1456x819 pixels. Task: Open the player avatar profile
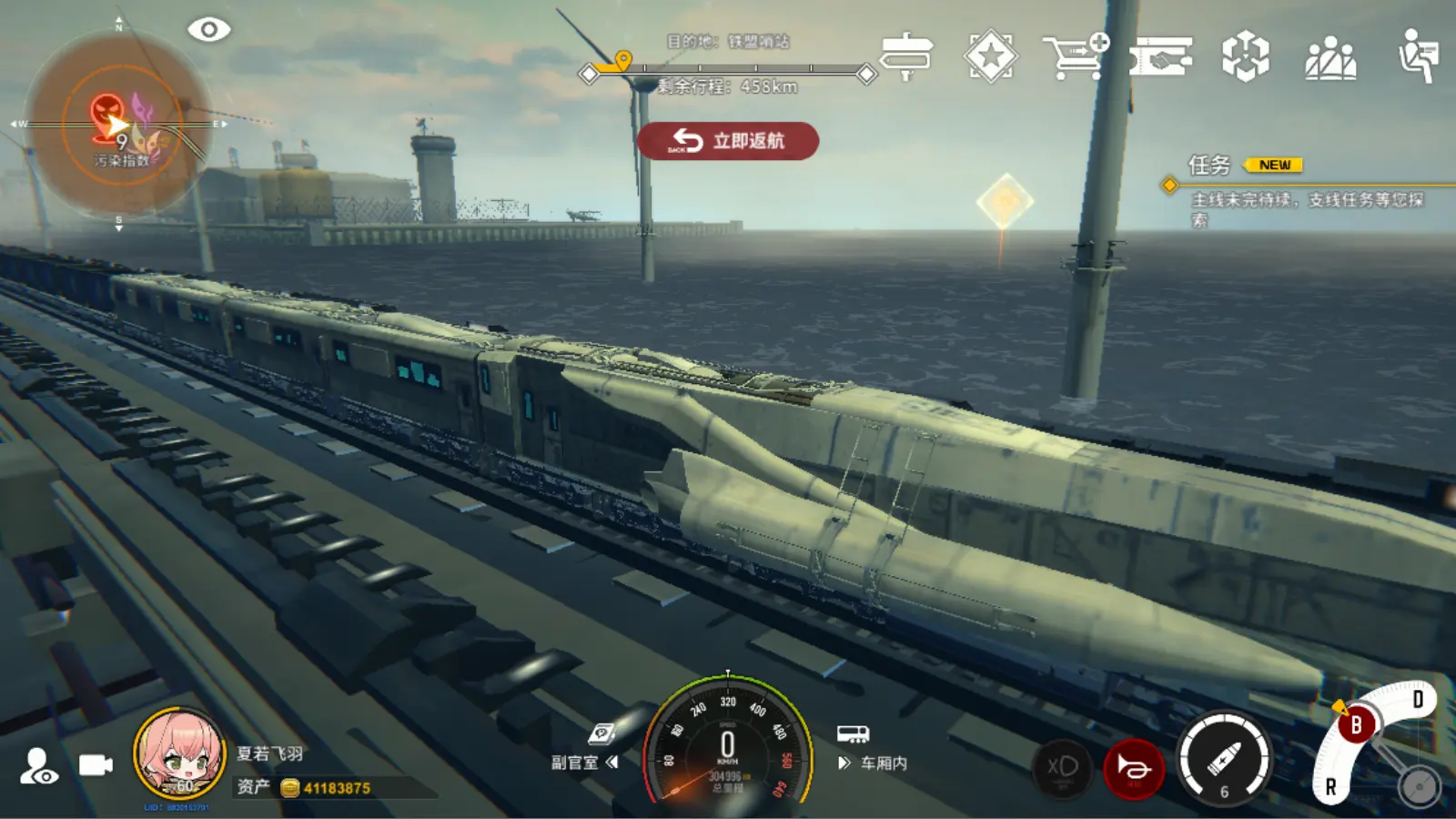click(x=179, y=753)
